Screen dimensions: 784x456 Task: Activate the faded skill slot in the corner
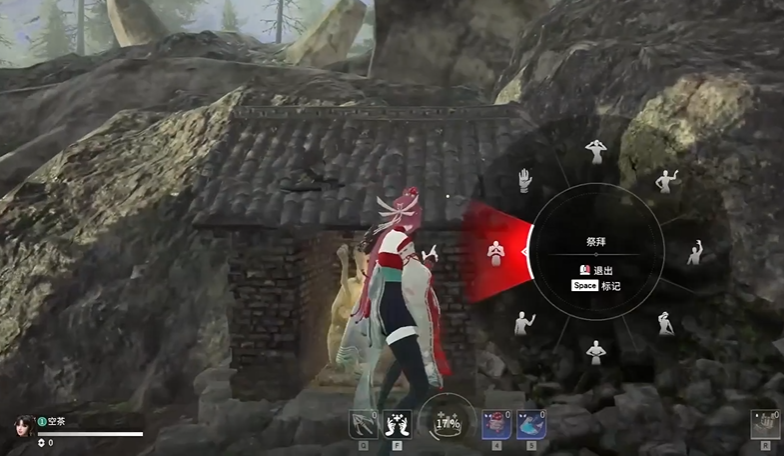pyautogui.click(x=763, y=425)
